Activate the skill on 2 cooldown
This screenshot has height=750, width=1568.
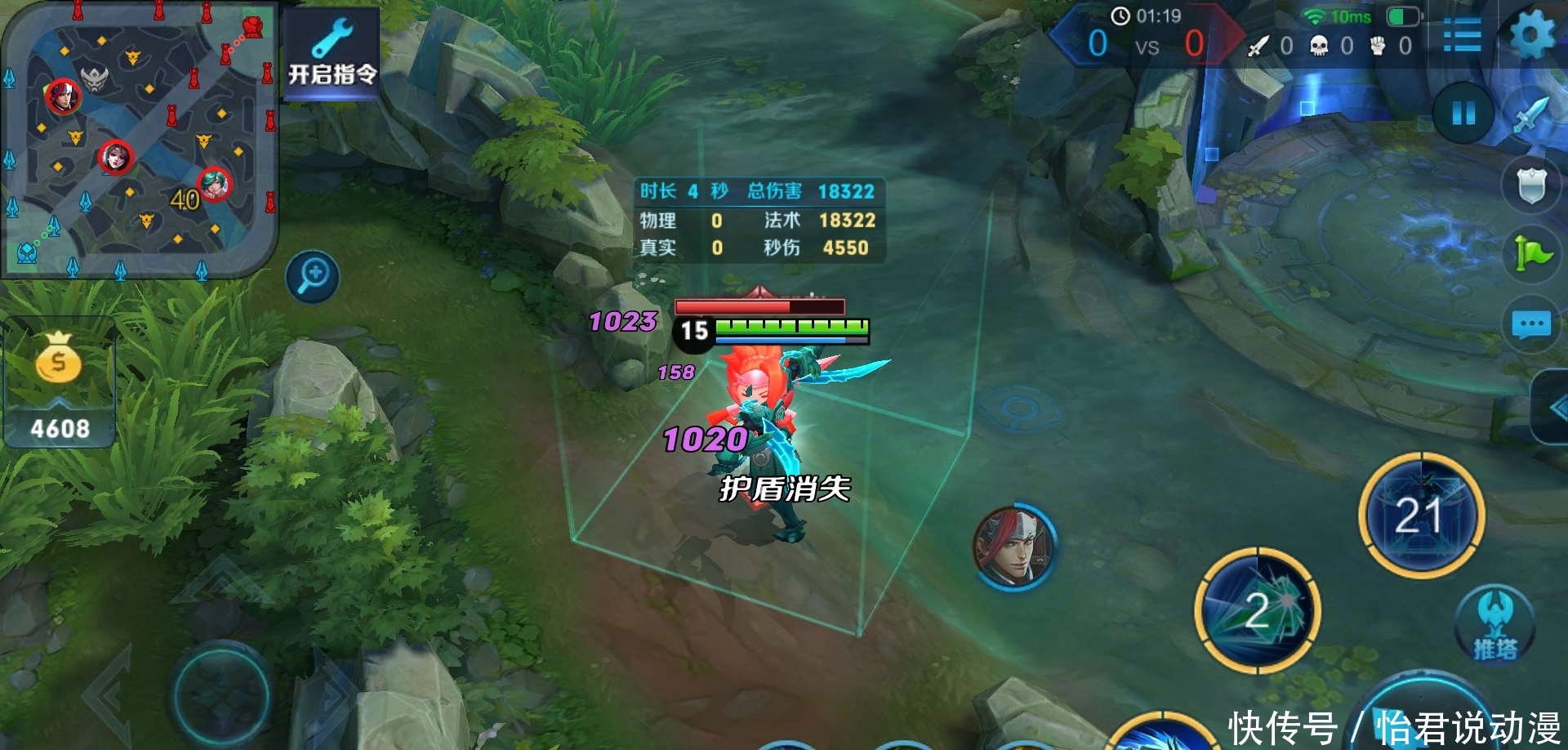[x=1258, y=611]
